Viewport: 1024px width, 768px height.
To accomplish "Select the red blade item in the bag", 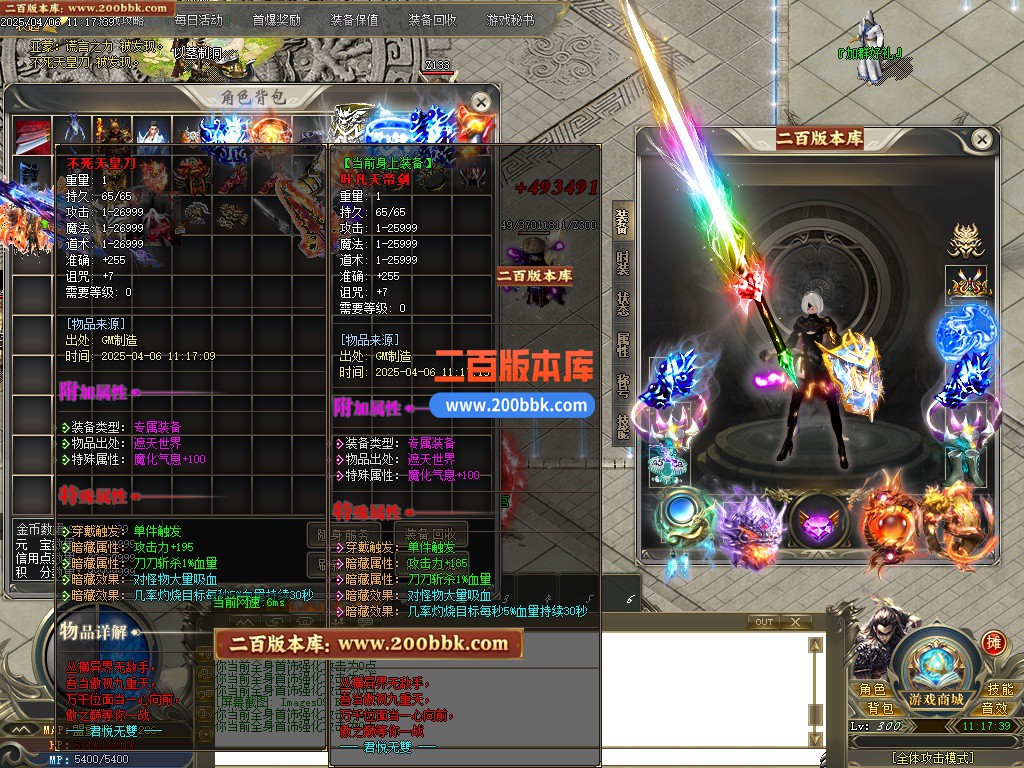I will [32, 132].
